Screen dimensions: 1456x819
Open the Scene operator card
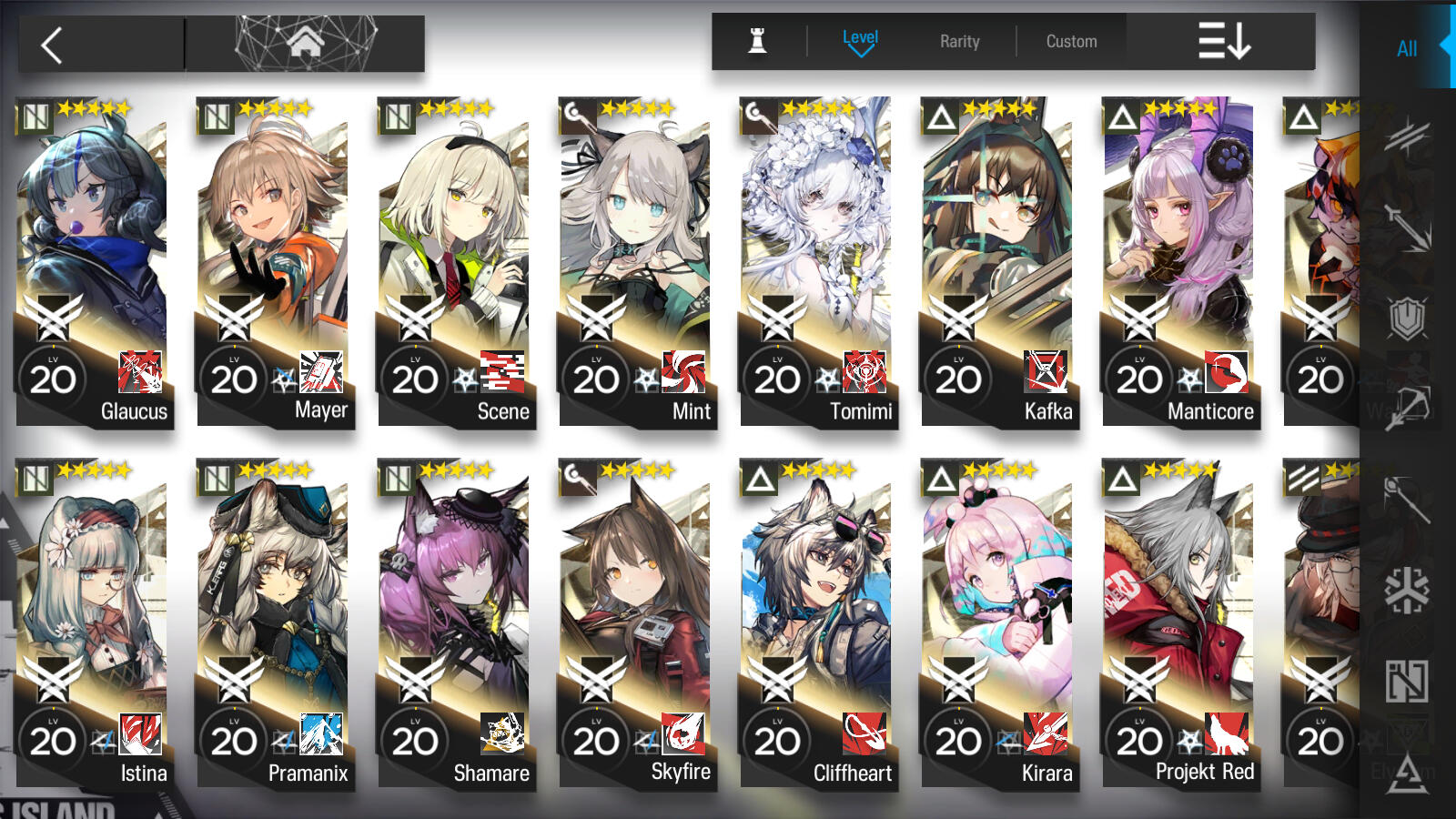pos(454,262)
